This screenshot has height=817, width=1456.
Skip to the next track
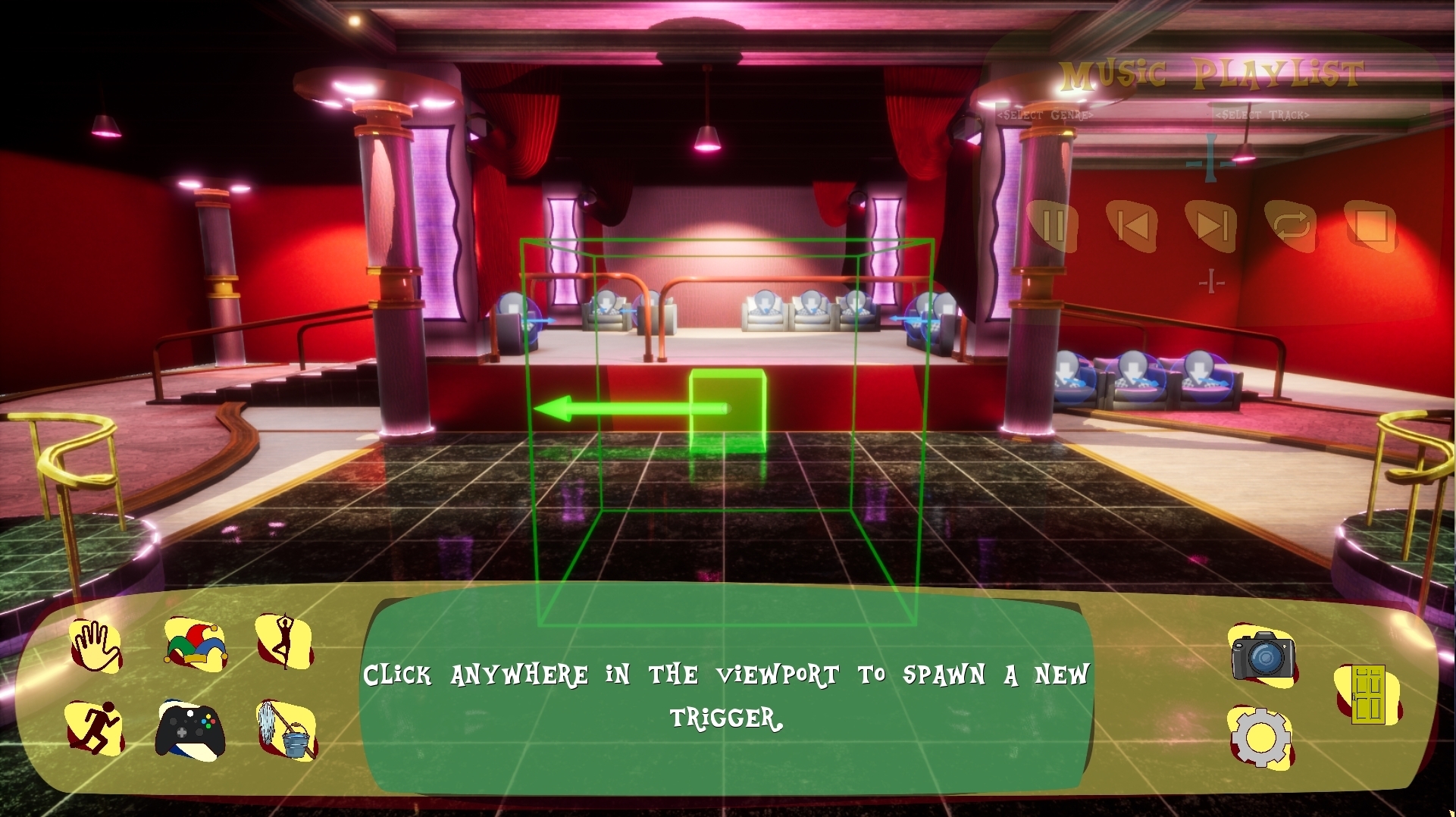pyautogui.click(x=1212, y=226)
